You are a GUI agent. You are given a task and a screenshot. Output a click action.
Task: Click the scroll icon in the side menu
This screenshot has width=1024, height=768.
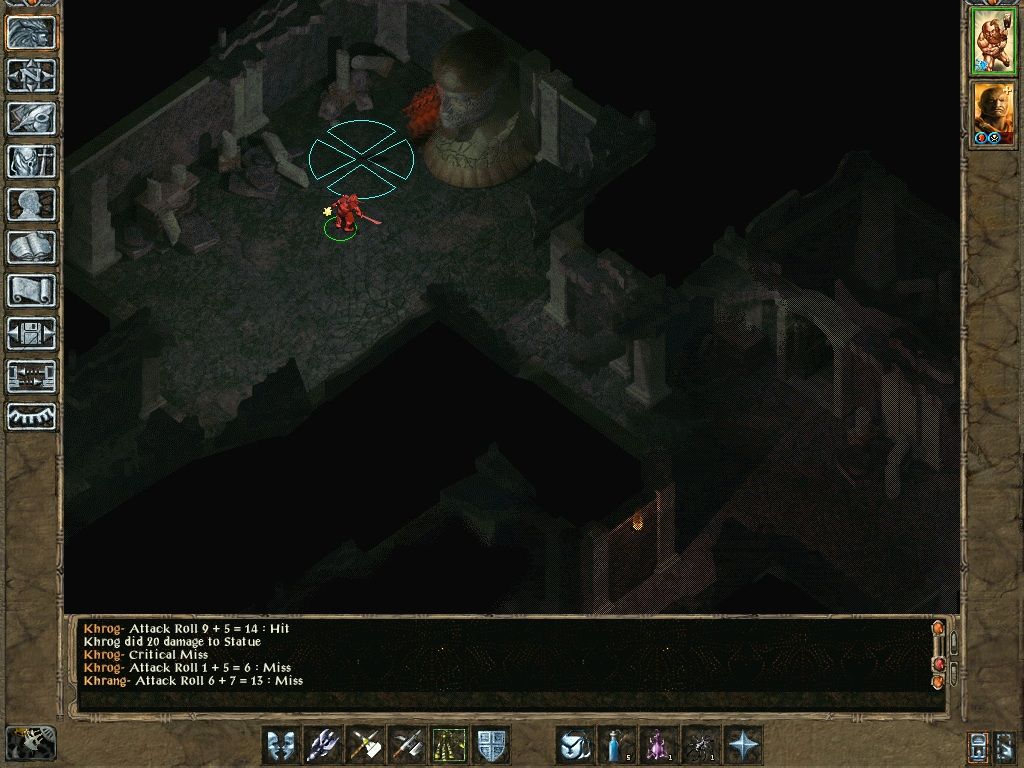31,290
